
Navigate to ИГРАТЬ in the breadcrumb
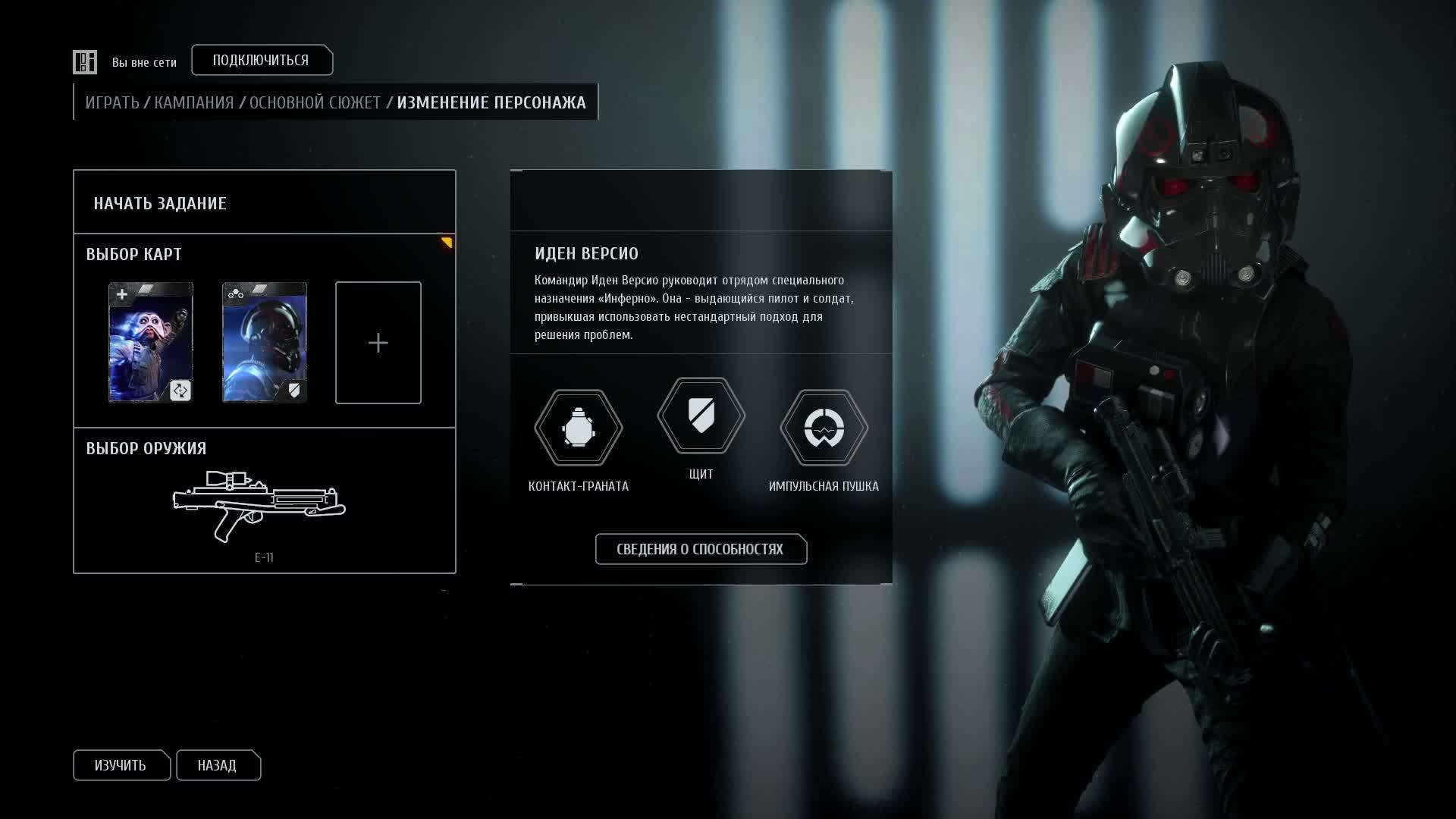(x=112, y=102)
